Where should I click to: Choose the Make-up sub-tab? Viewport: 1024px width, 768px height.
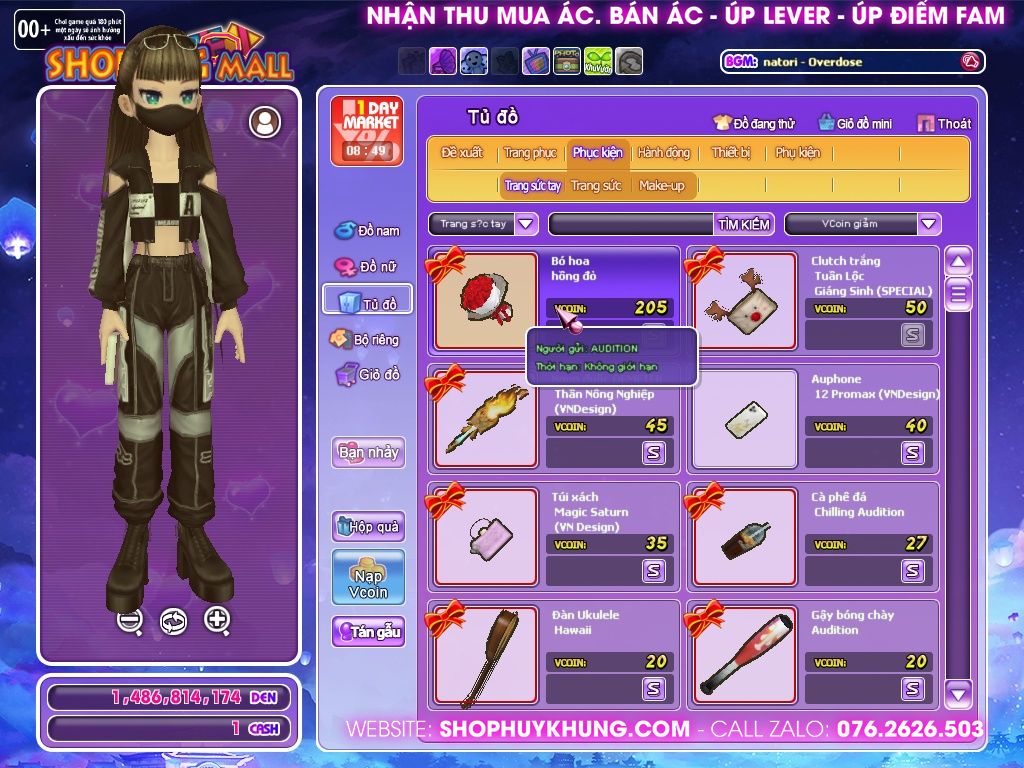(661, 186)
